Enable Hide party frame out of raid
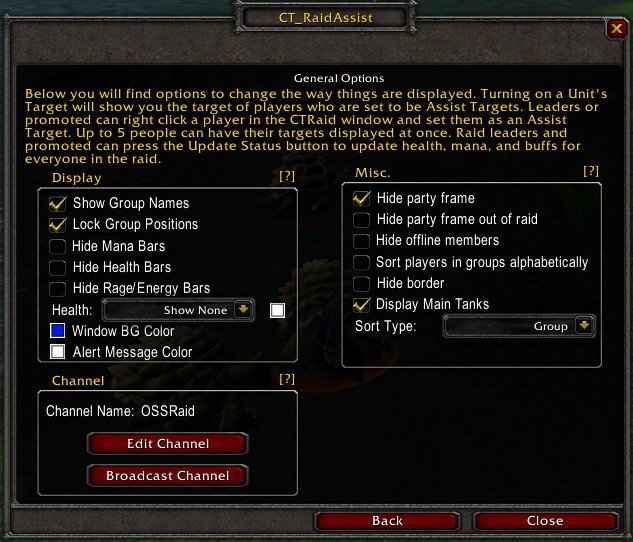Image resolution: width=633 pixels, height=542 pixels. click(362, 219)
